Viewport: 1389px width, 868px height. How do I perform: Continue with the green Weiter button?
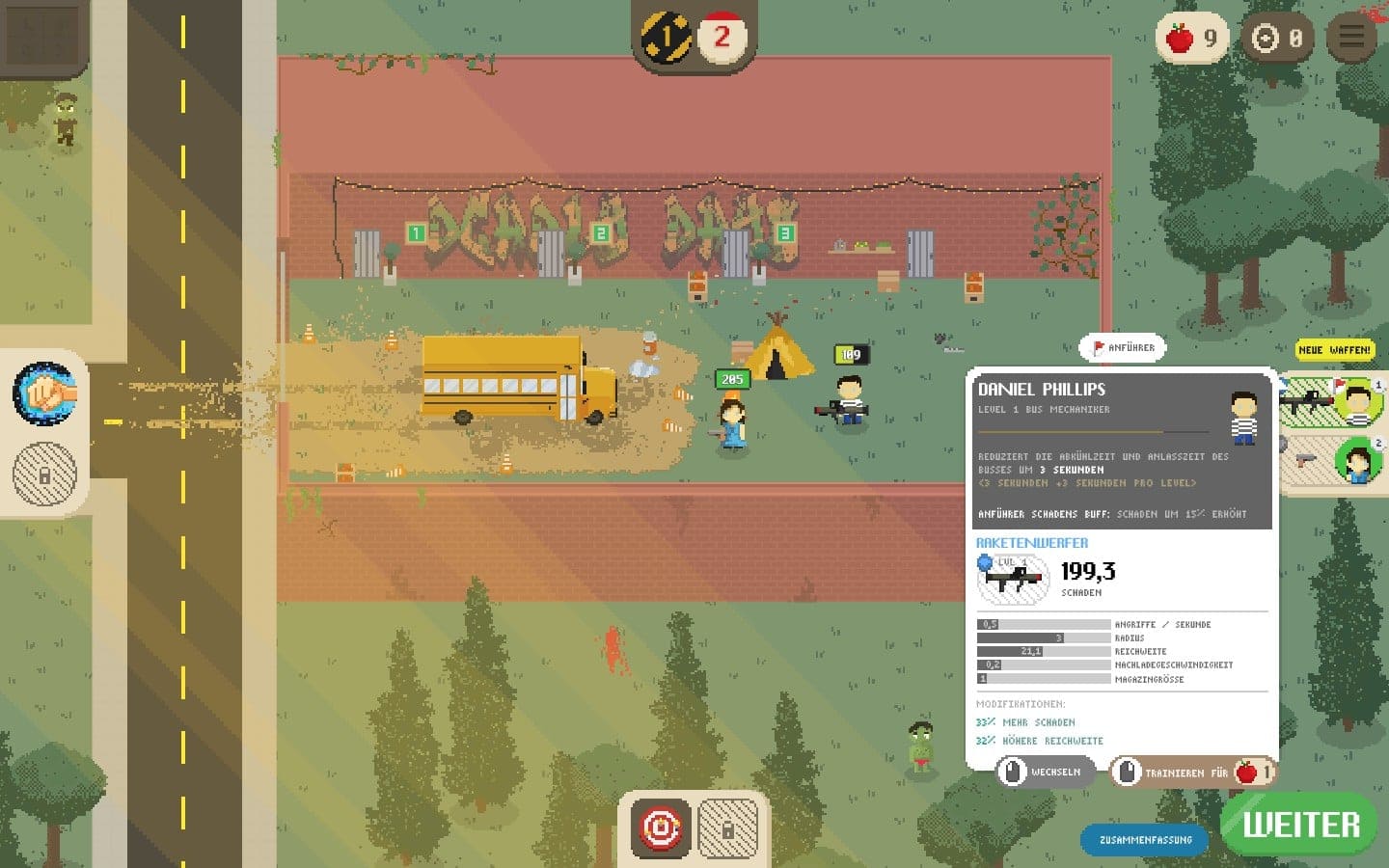[1299, 825]
